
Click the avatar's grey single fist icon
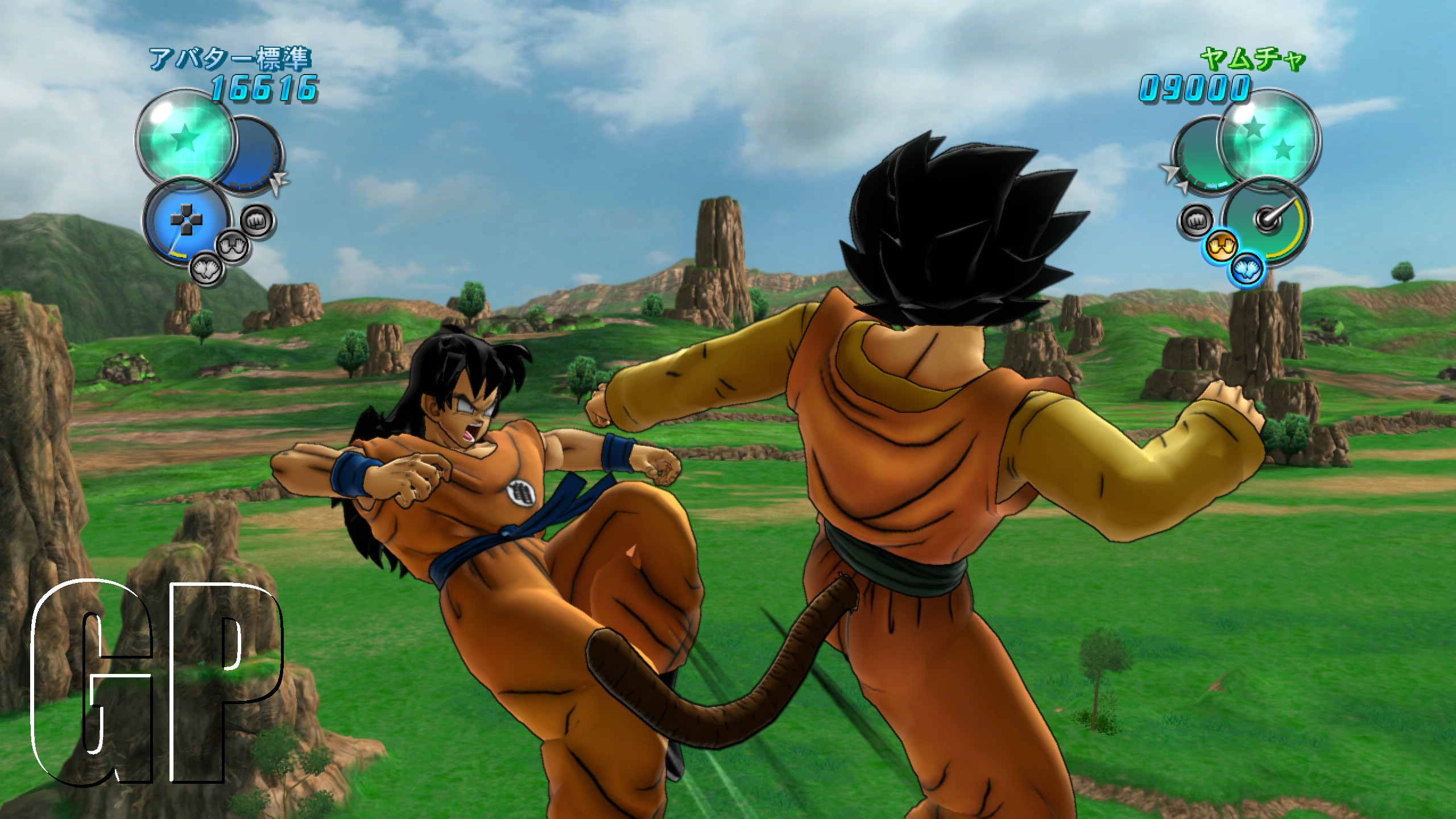click(258, 219)
